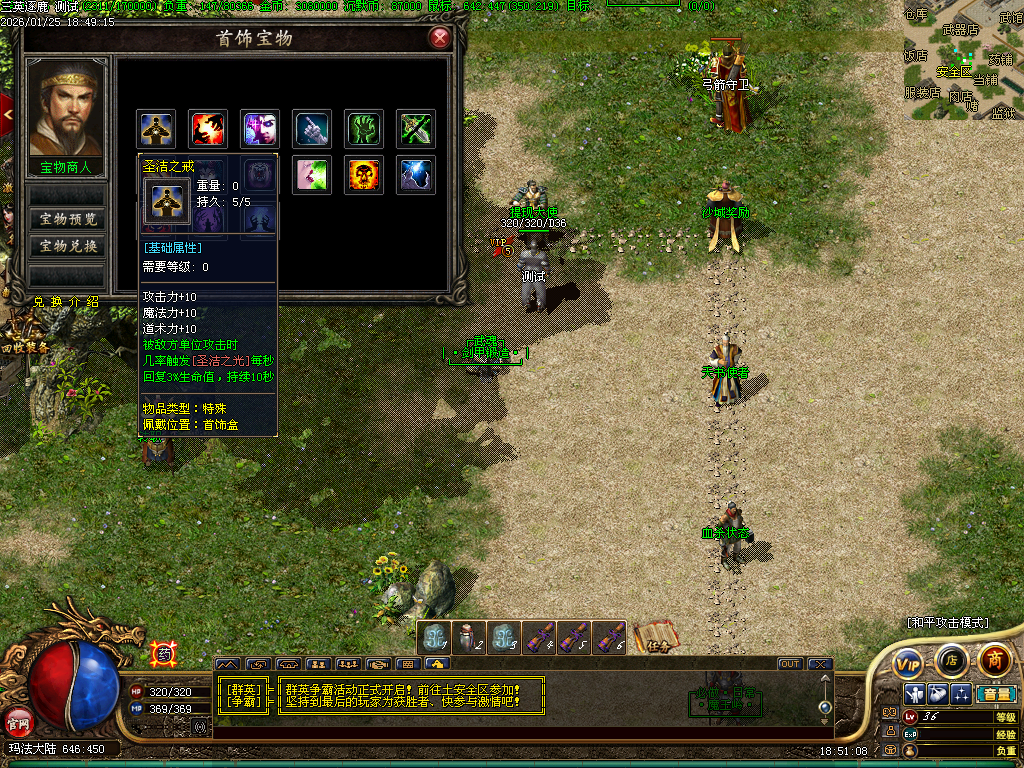Open the 任务 quest scroll
Viewport: 1024px width, 768px height.
[x=656, y=637]
